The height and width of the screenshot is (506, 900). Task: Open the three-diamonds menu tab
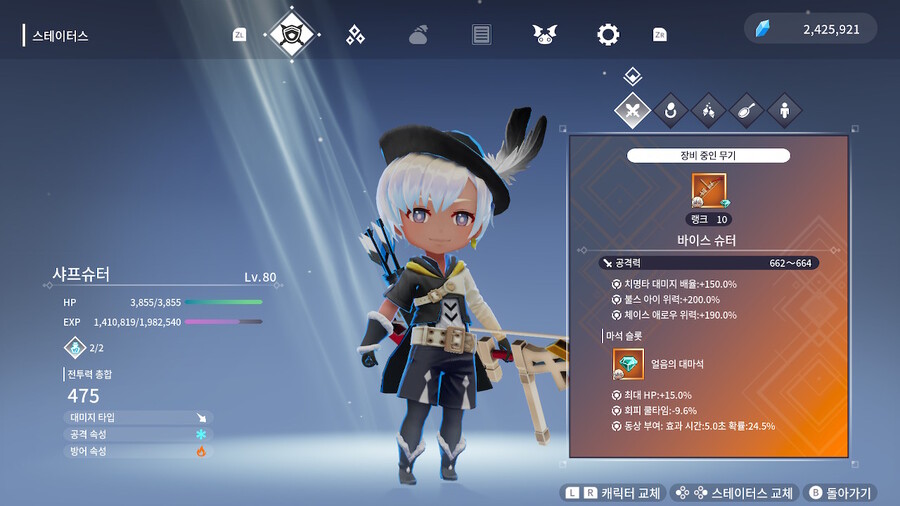(355, 35)
